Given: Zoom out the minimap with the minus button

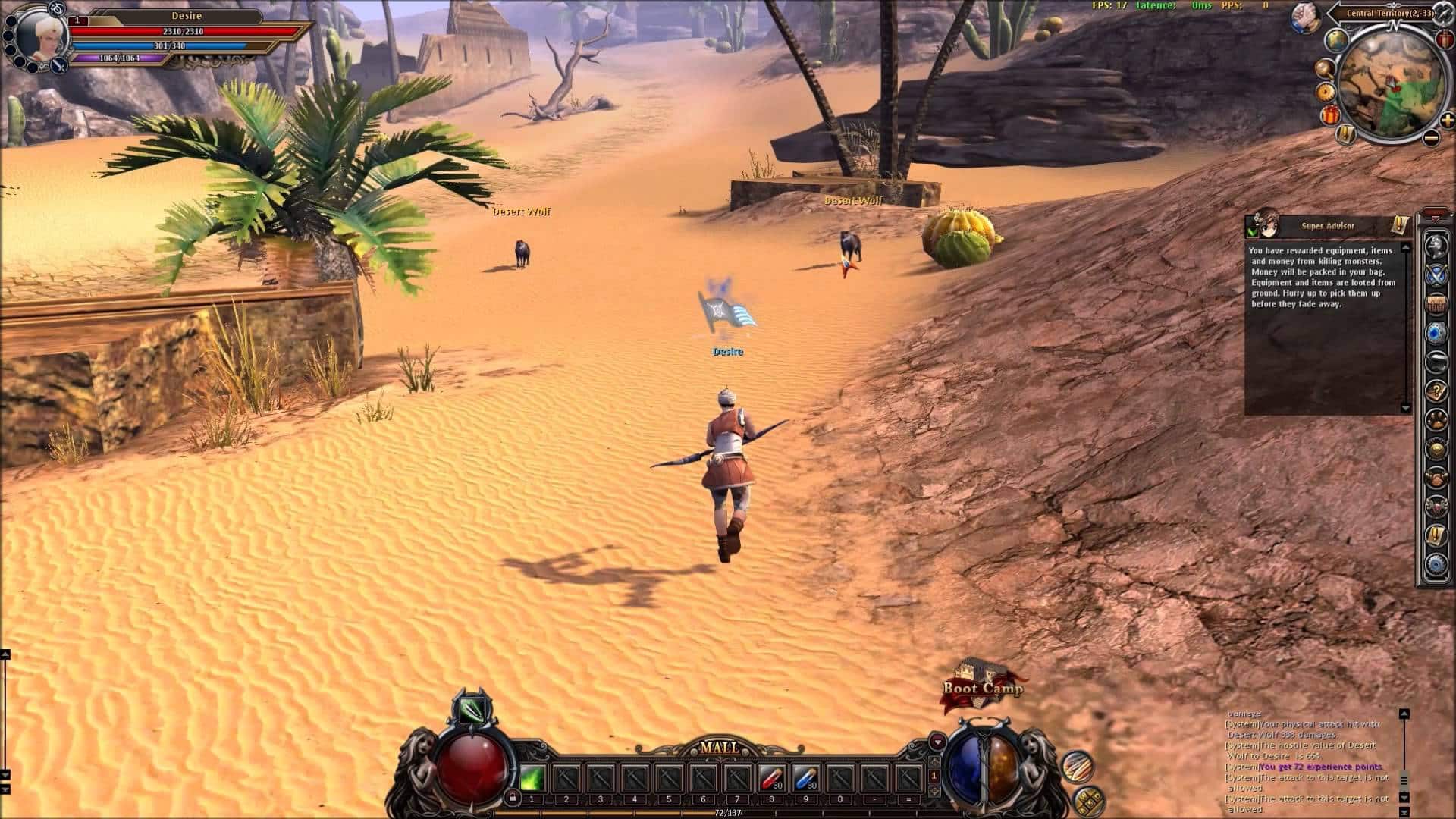Looking at the screenshot, I should (x=1430, y=138).
